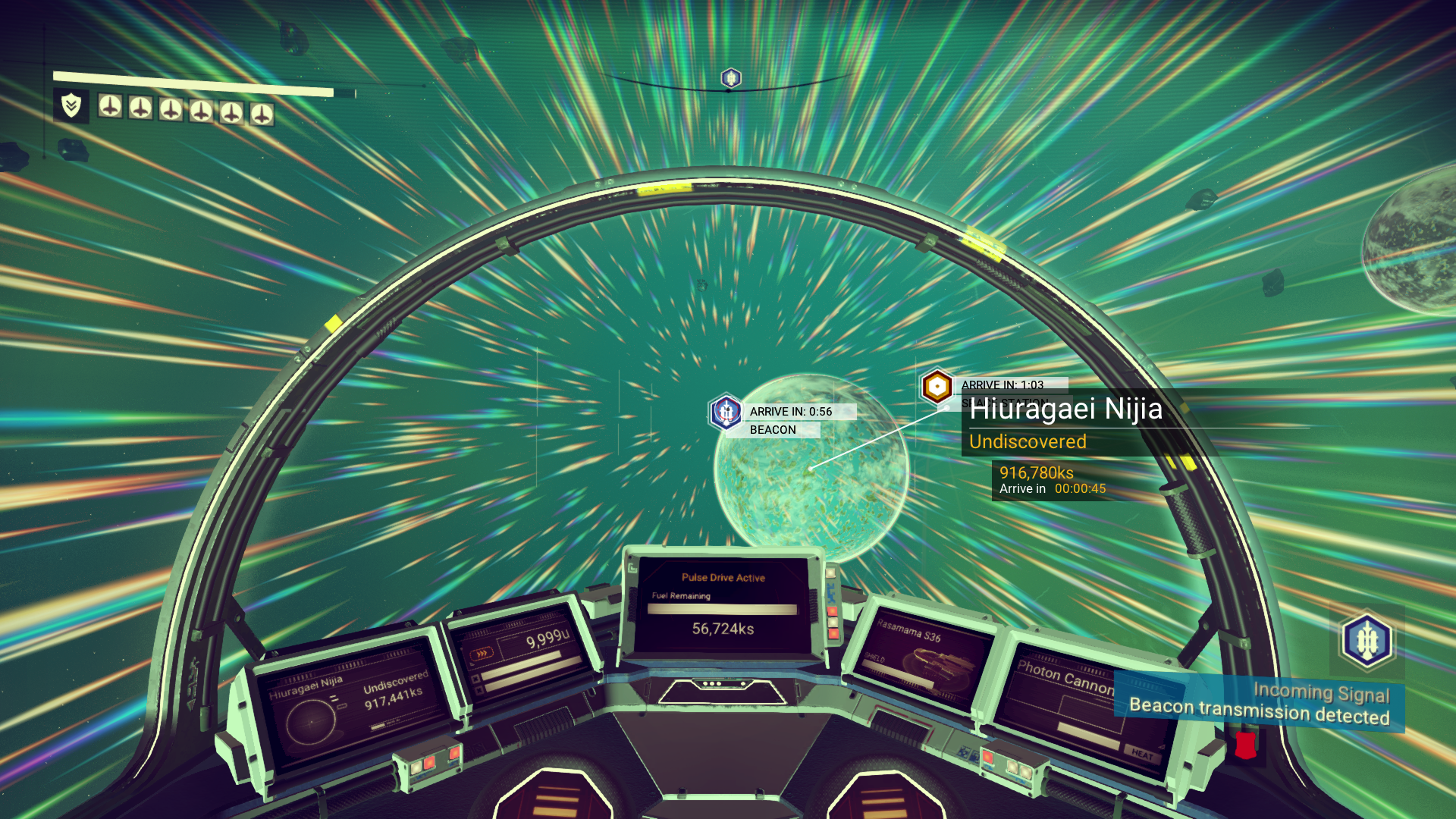Open the Incoming Signal notification banner
Screen dimensions: 1456x819
(1259, 704)
